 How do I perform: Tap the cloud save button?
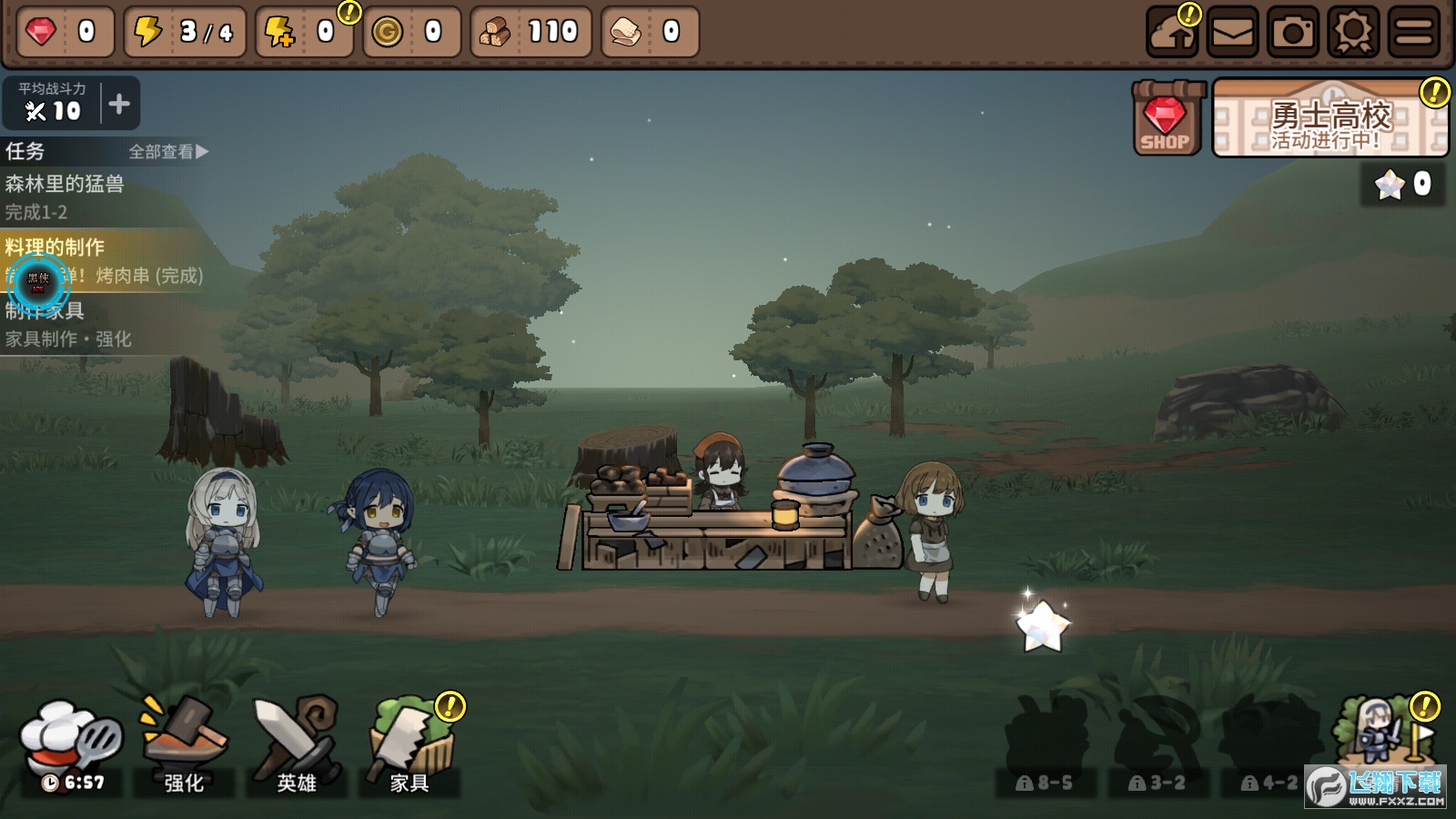point(1172,33)
